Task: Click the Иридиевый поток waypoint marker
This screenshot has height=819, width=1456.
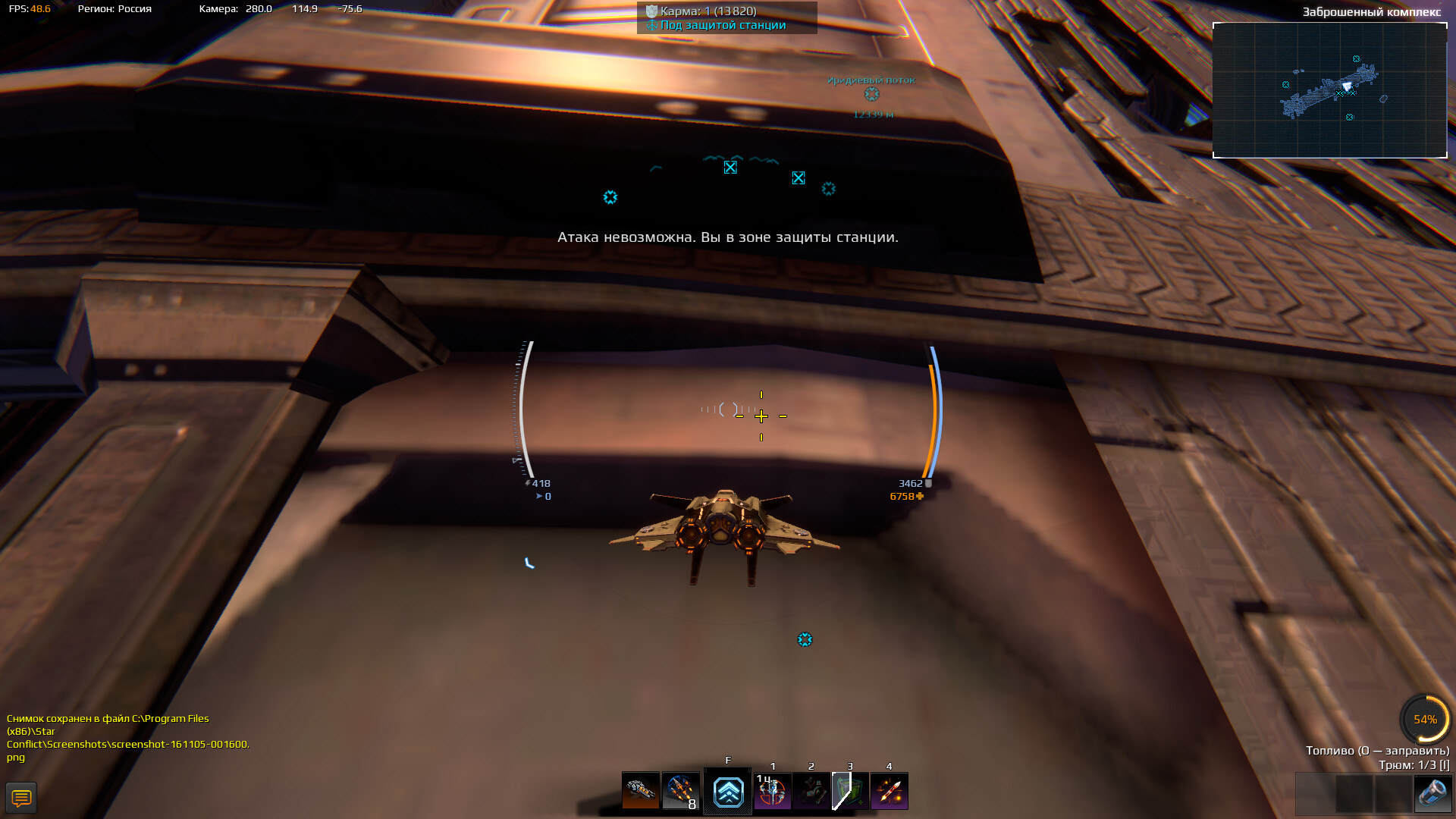Action: click(x=872, y=94)
